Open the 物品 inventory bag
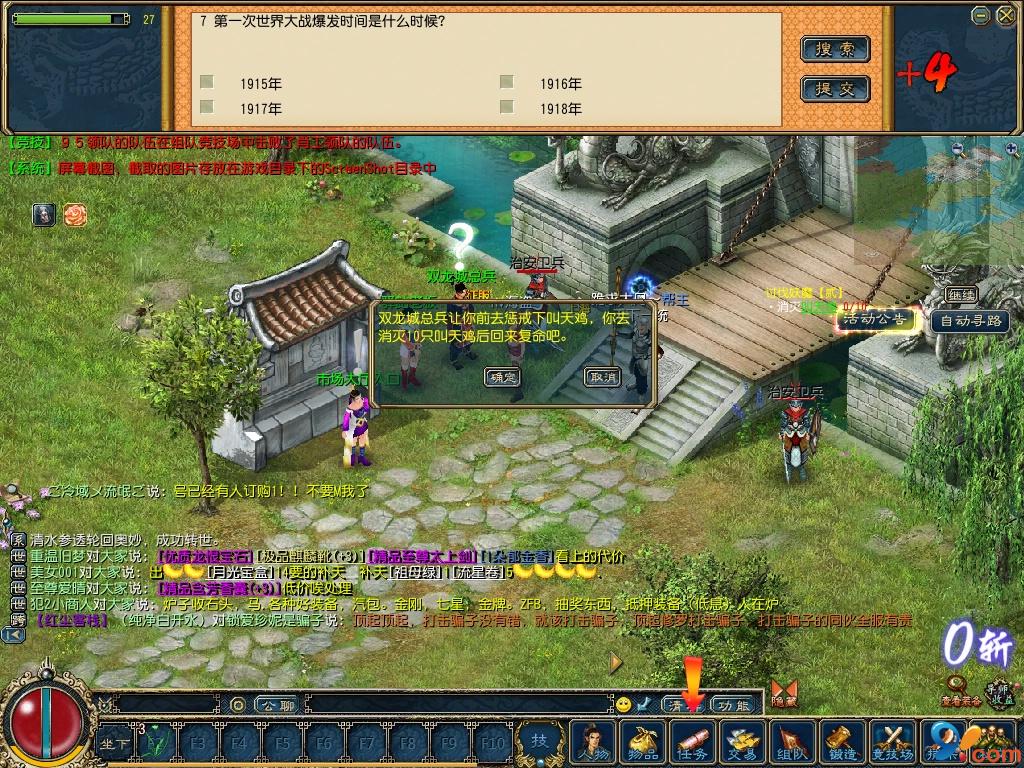This screenshot has width=1024, height=768. [x=643, y=743]
